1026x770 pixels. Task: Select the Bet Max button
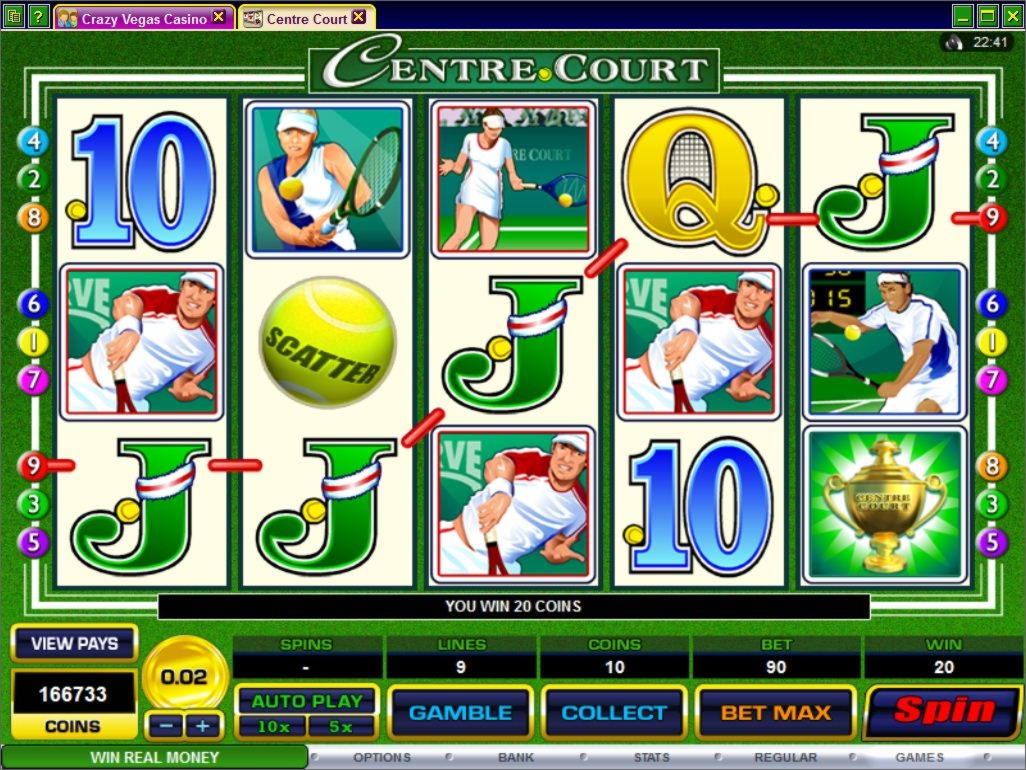click(776, 713)
